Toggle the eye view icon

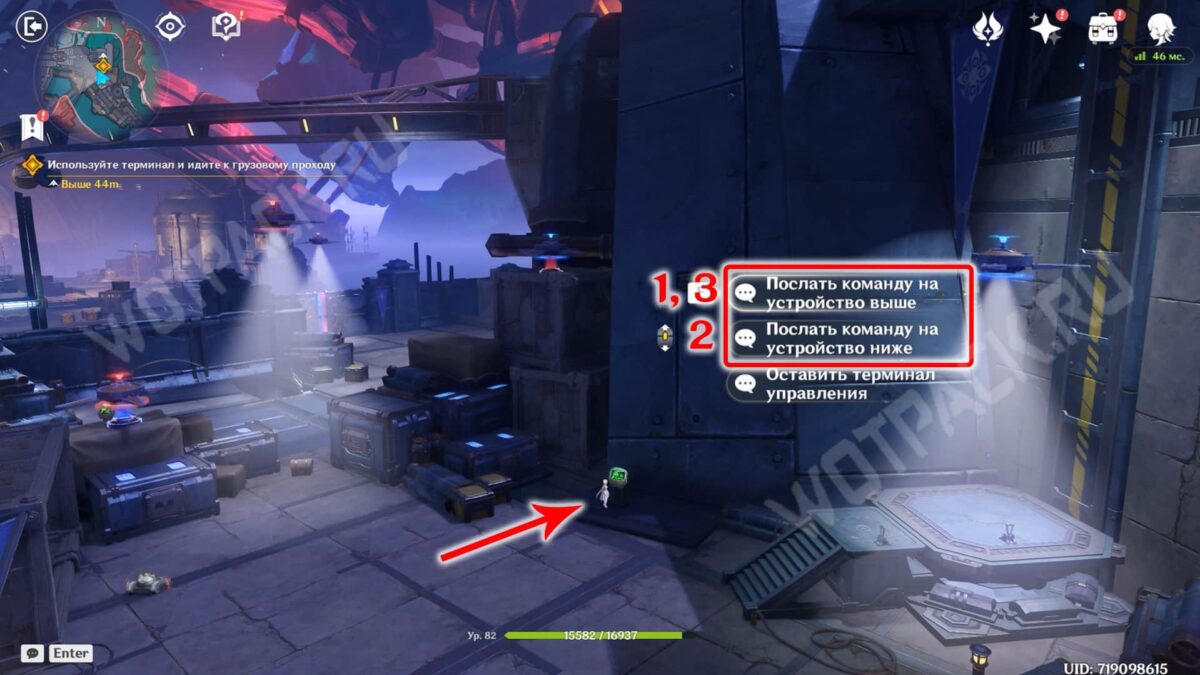[x=171, y=26]
